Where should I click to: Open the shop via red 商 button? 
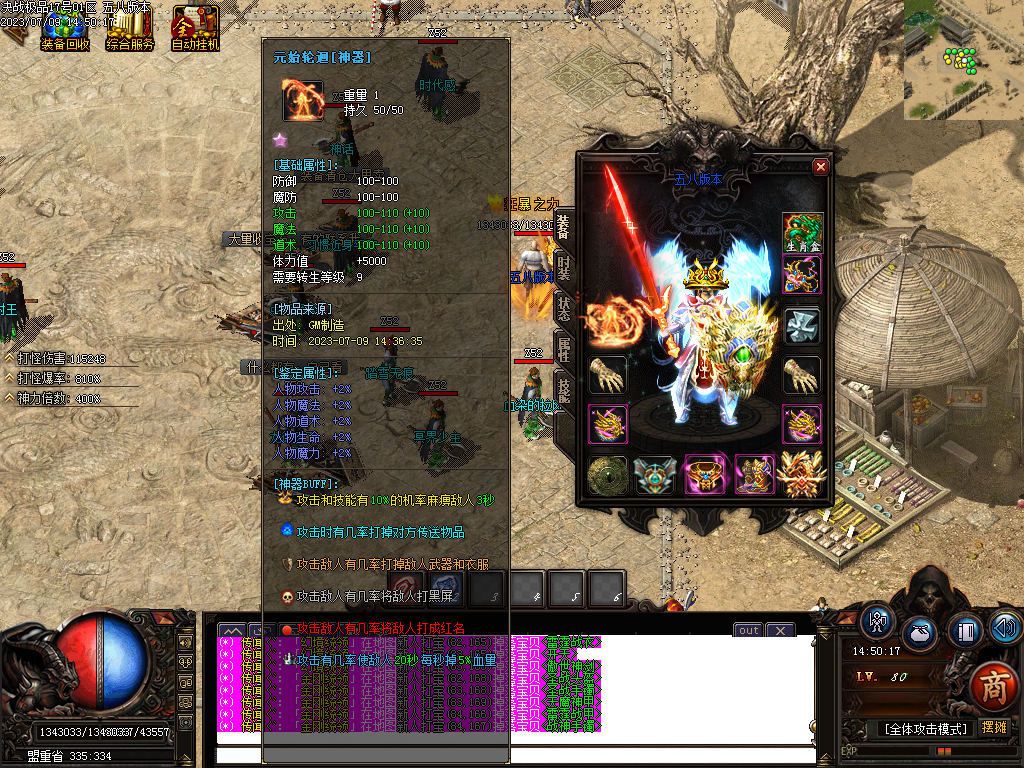[x=994, y=687]
